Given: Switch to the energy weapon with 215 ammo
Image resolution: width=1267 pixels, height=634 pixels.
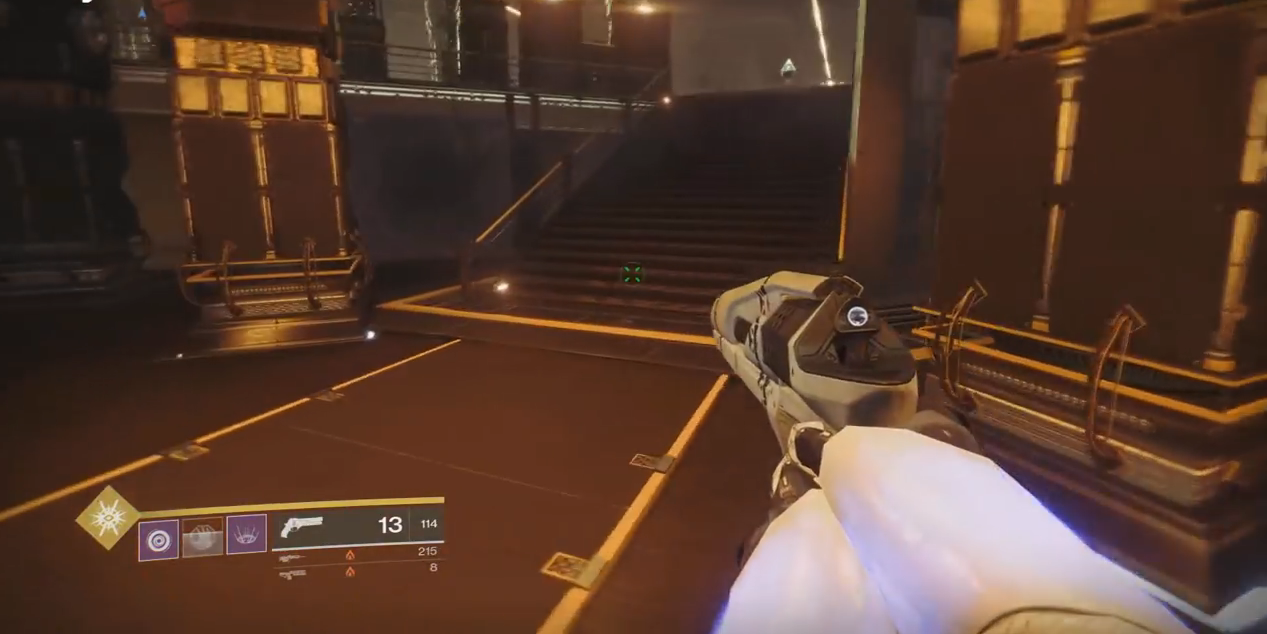Looking at the screenshot, I should point(292,556).
